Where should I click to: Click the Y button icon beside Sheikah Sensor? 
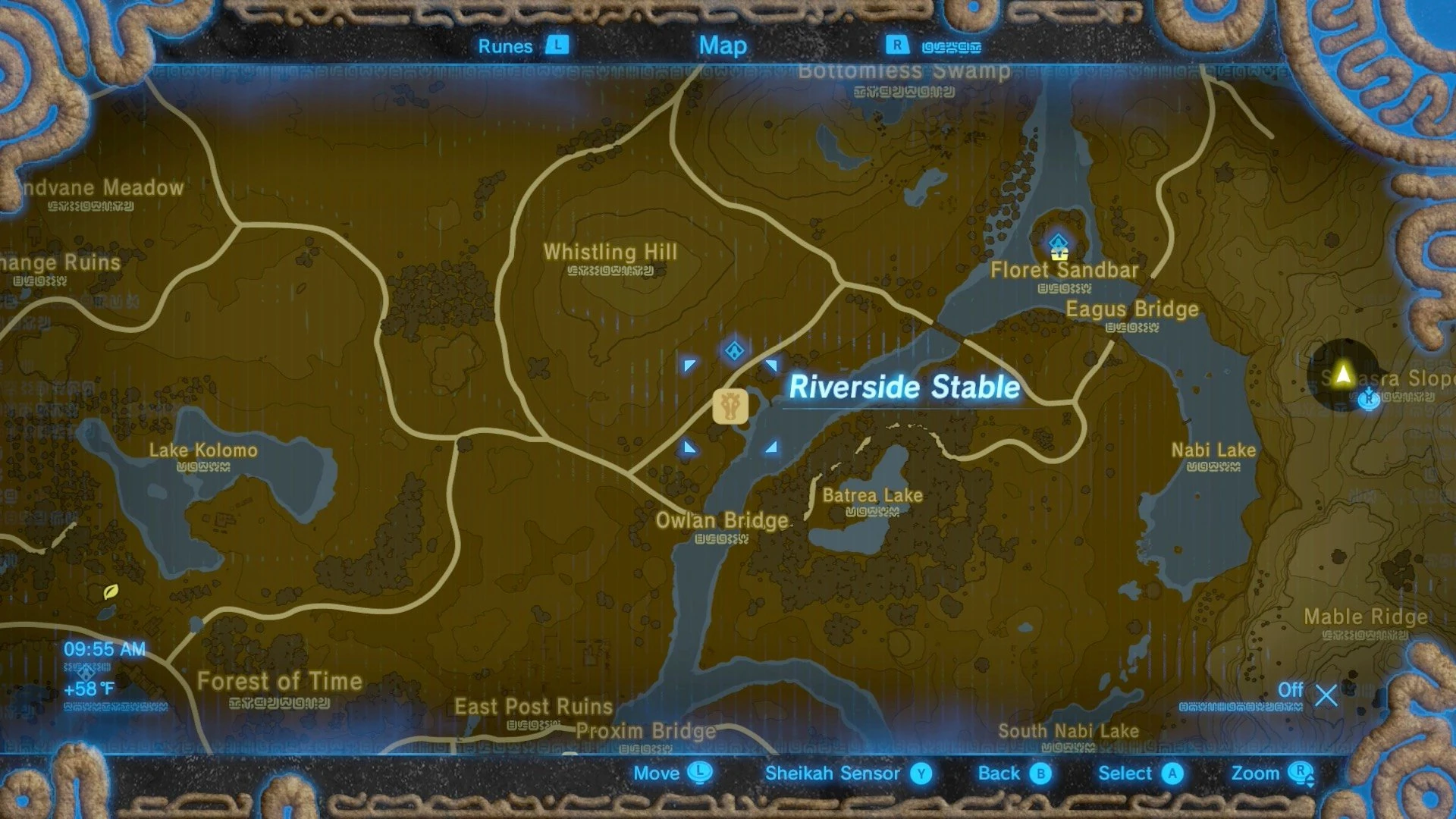tap(921, 773)
